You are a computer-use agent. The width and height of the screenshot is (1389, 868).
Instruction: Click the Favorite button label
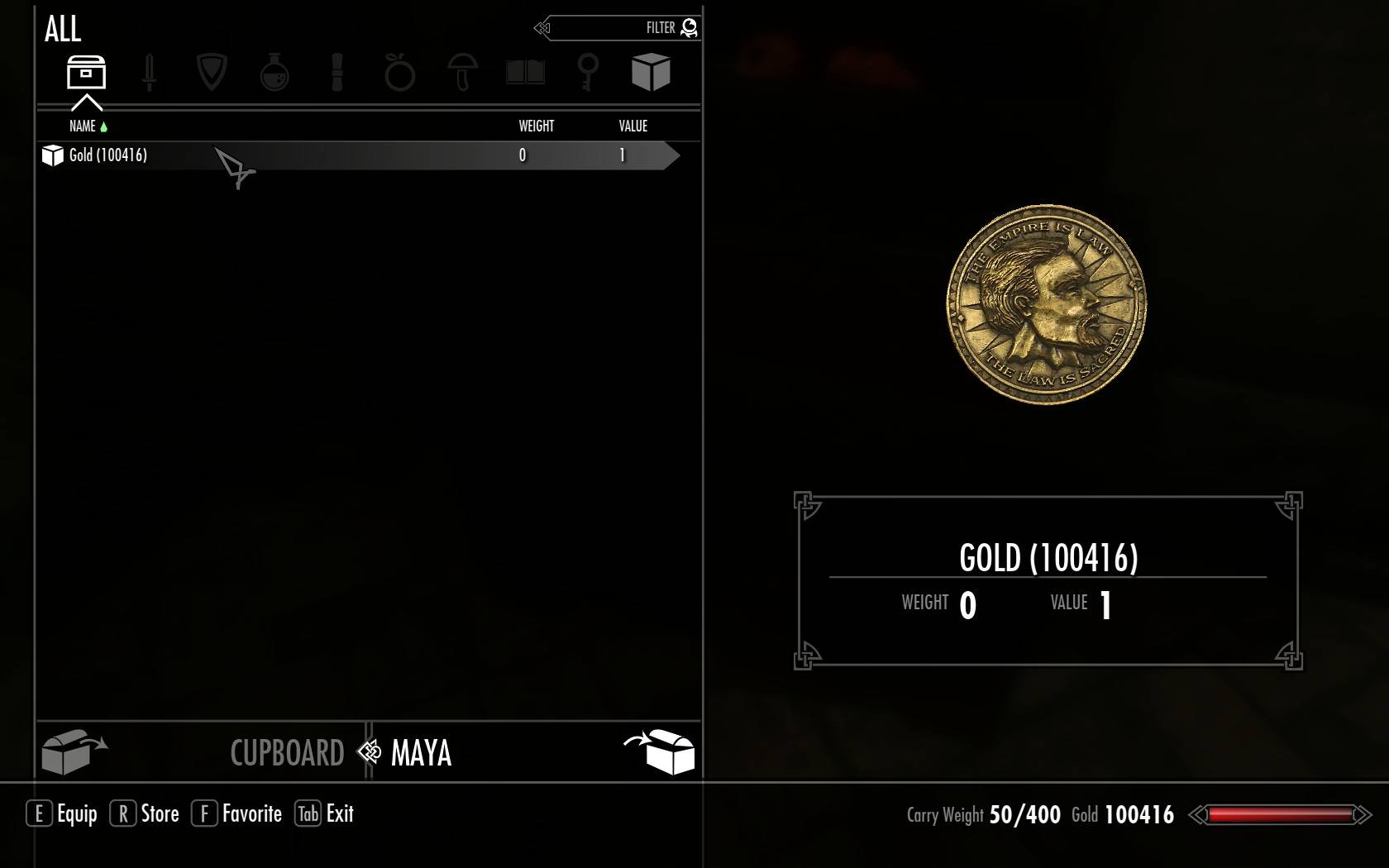[251, 814]
